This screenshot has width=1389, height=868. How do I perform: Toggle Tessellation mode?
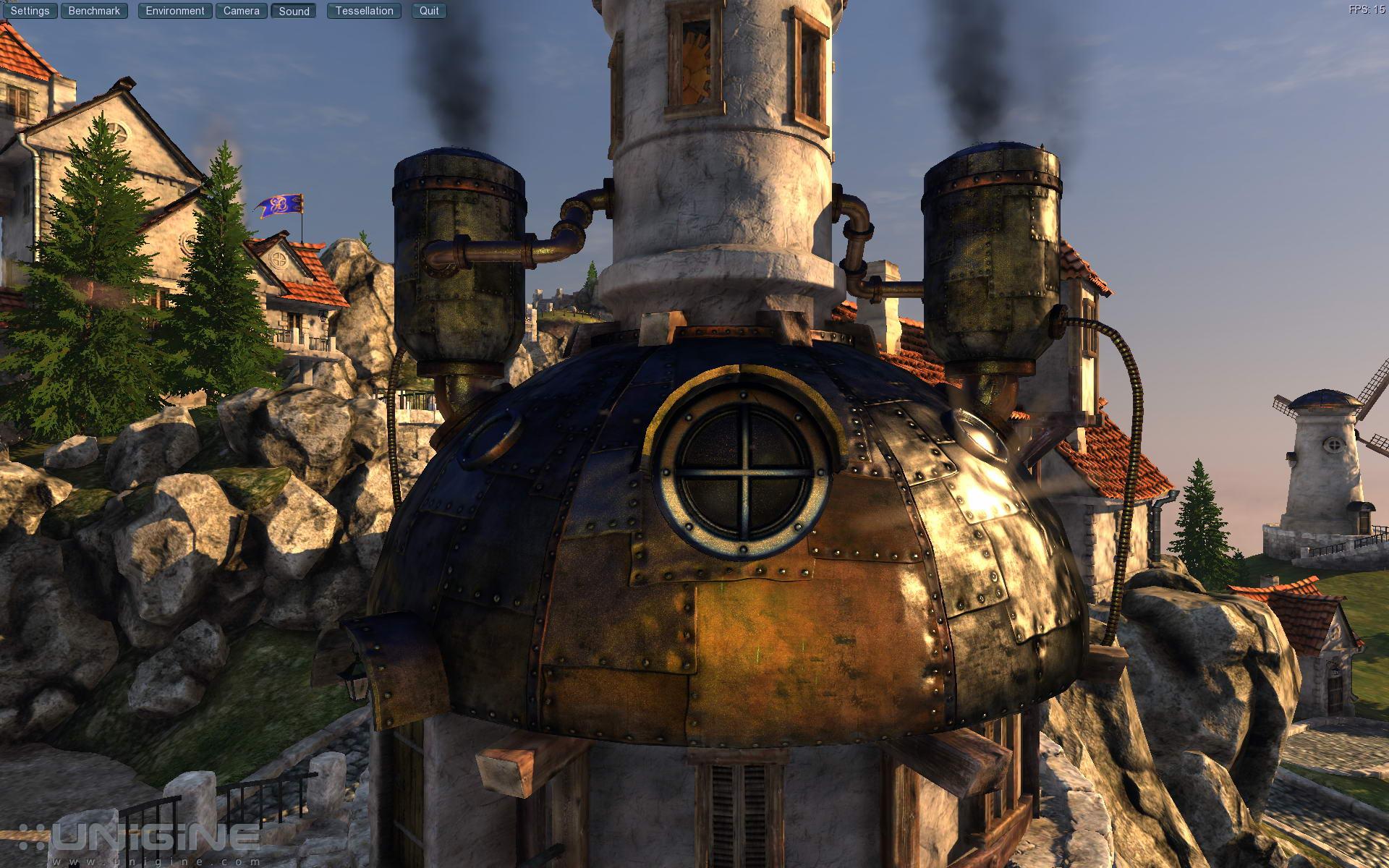pyautogui.click(x=364, y=11)
